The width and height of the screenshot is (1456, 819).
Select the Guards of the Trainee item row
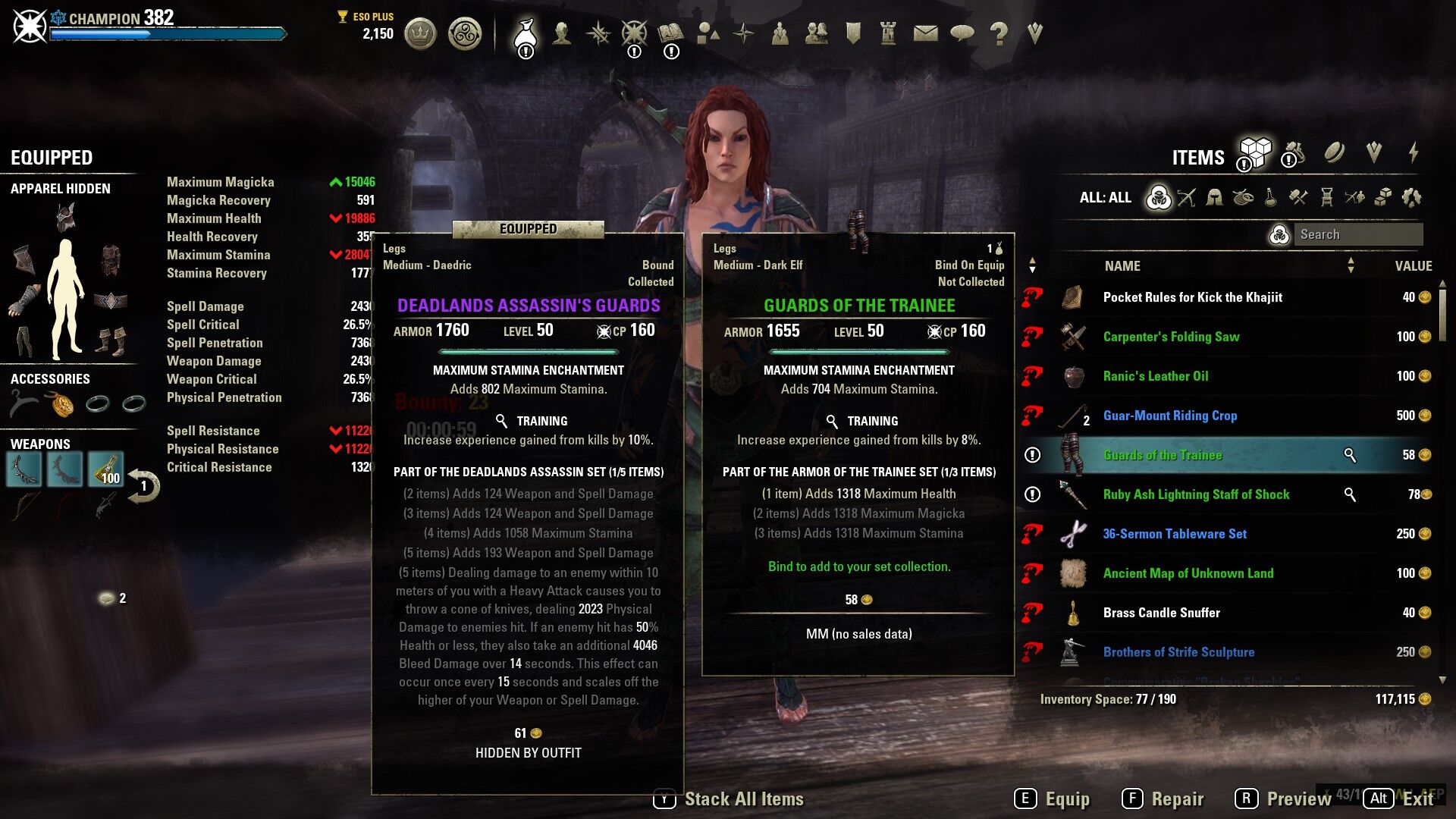(1162, 455)
